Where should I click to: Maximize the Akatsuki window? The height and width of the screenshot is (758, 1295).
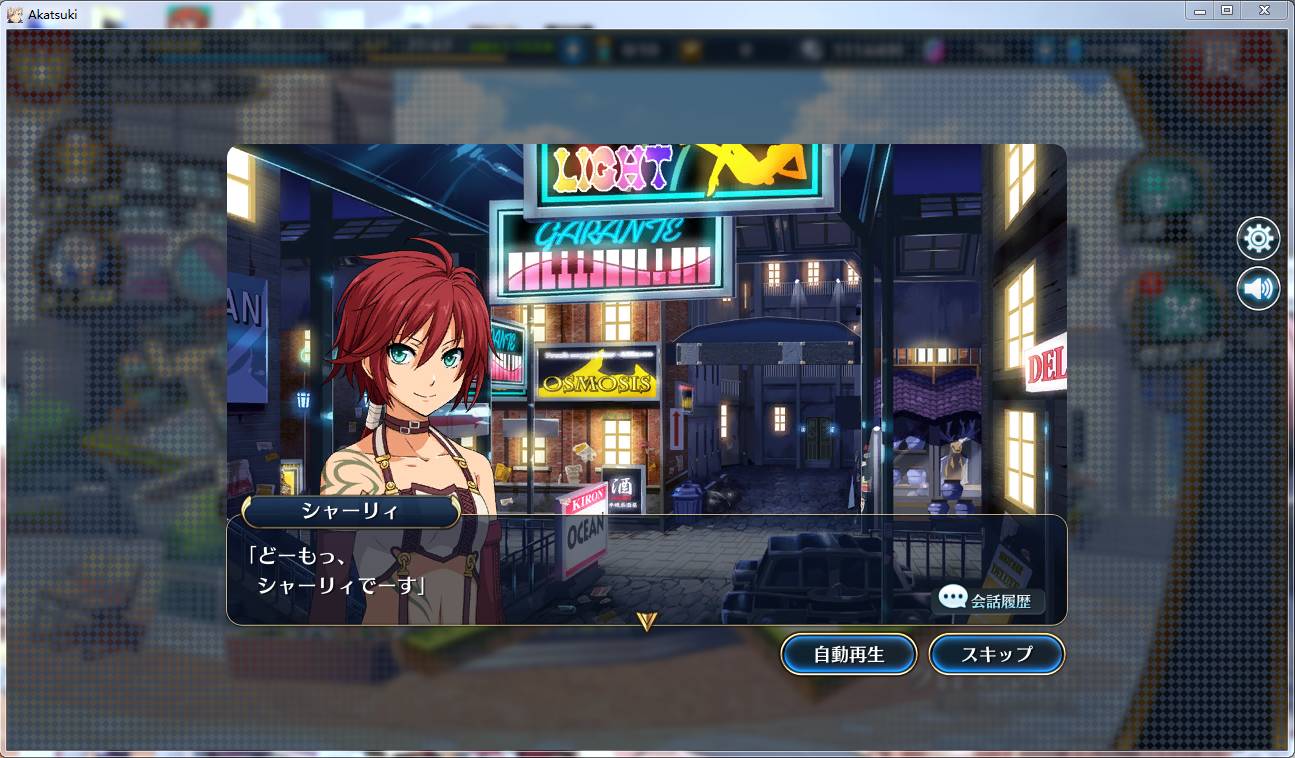[1227, 10]
